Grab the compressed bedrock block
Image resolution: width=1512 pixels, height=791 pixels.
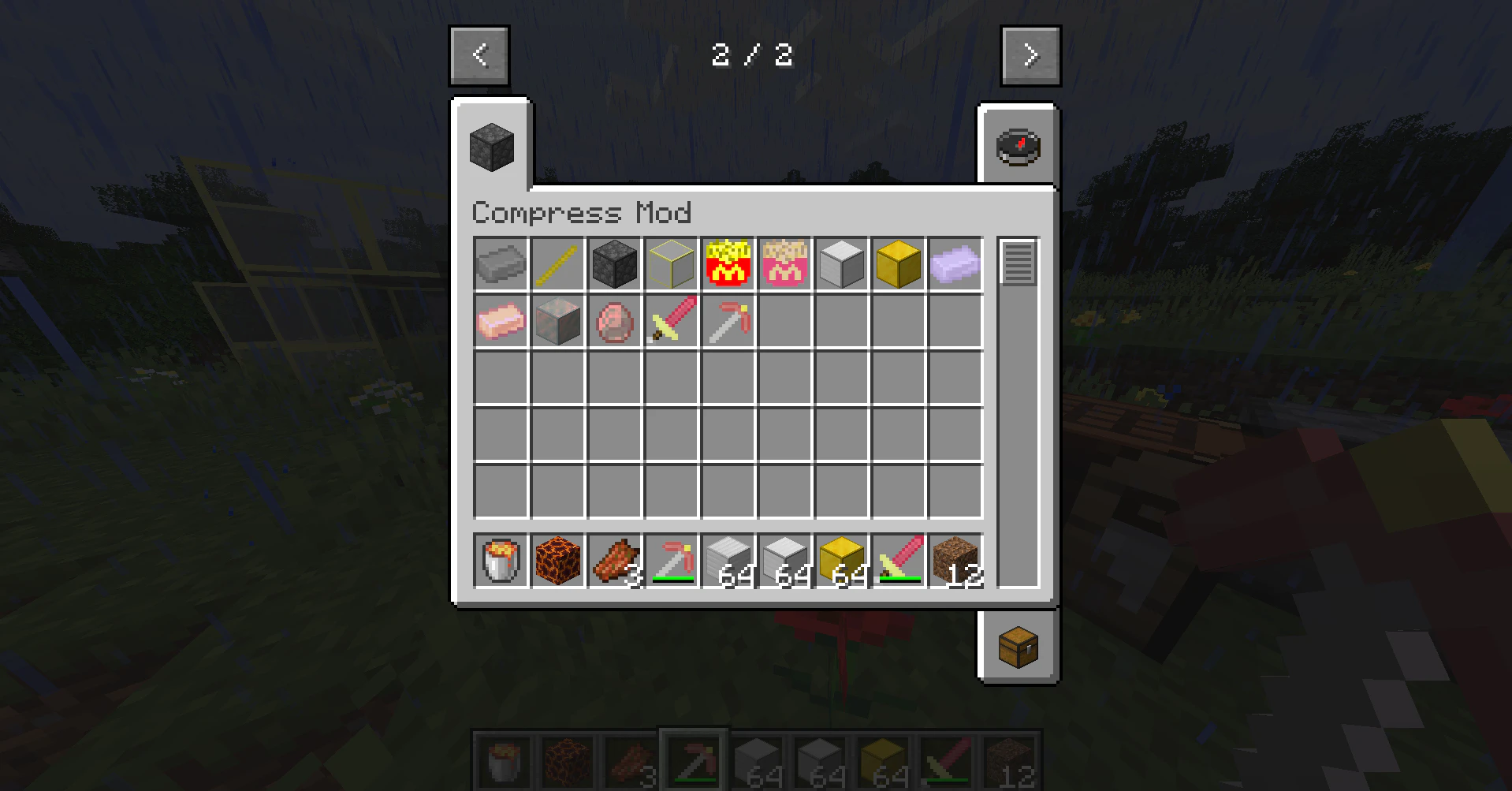point(614,263)
